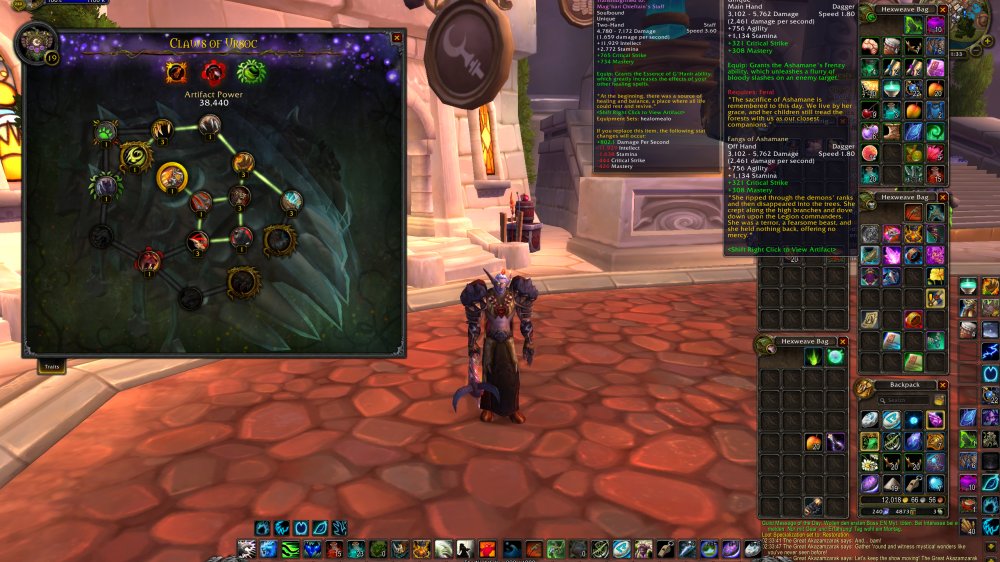Close the top Hexweave Bag window
This screenshot has height=562, width=1000.
tap(944, 8)
